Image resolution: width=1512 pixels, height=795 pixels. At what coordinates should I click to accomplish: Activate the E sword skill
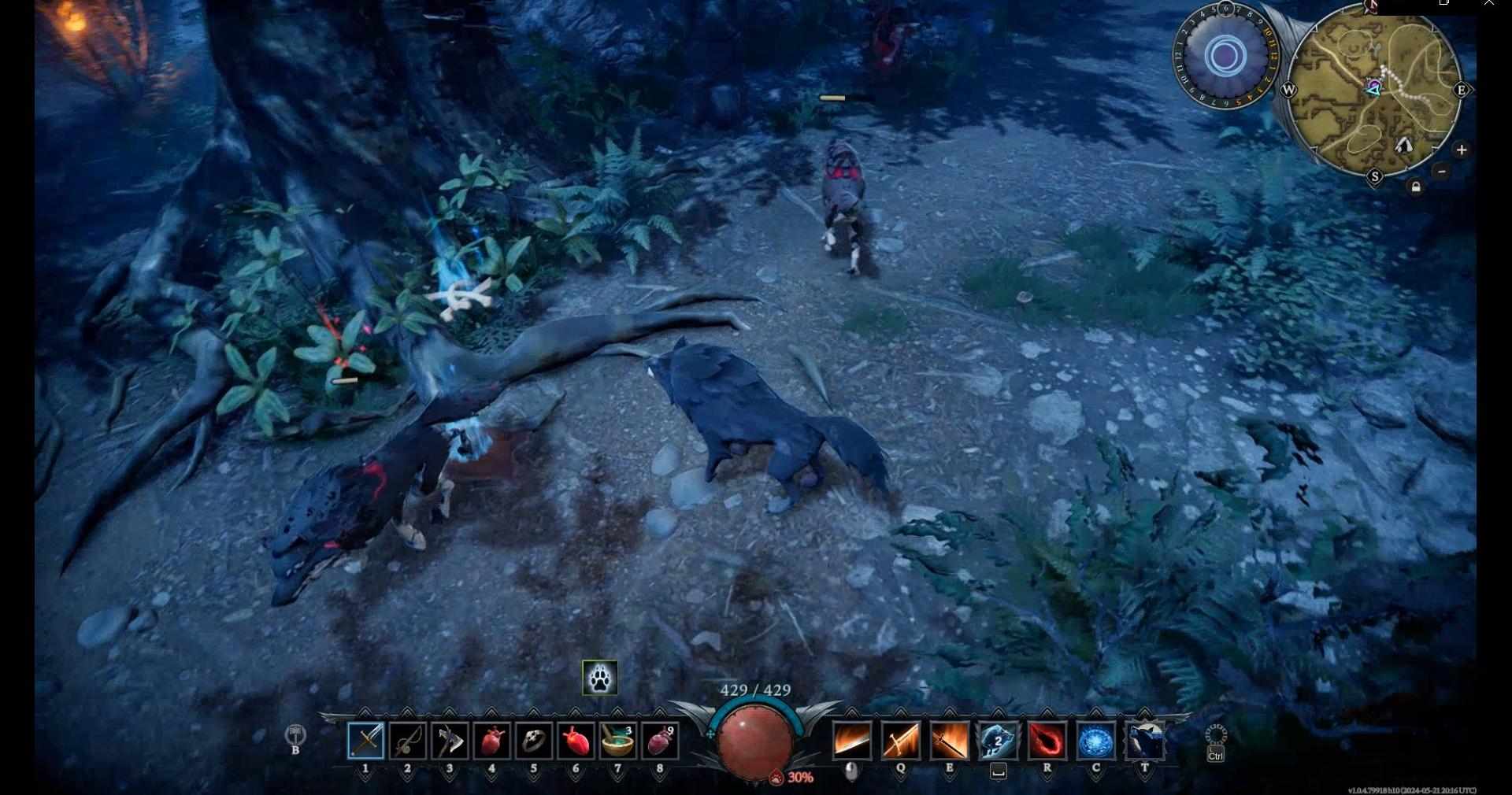point(949,740)
